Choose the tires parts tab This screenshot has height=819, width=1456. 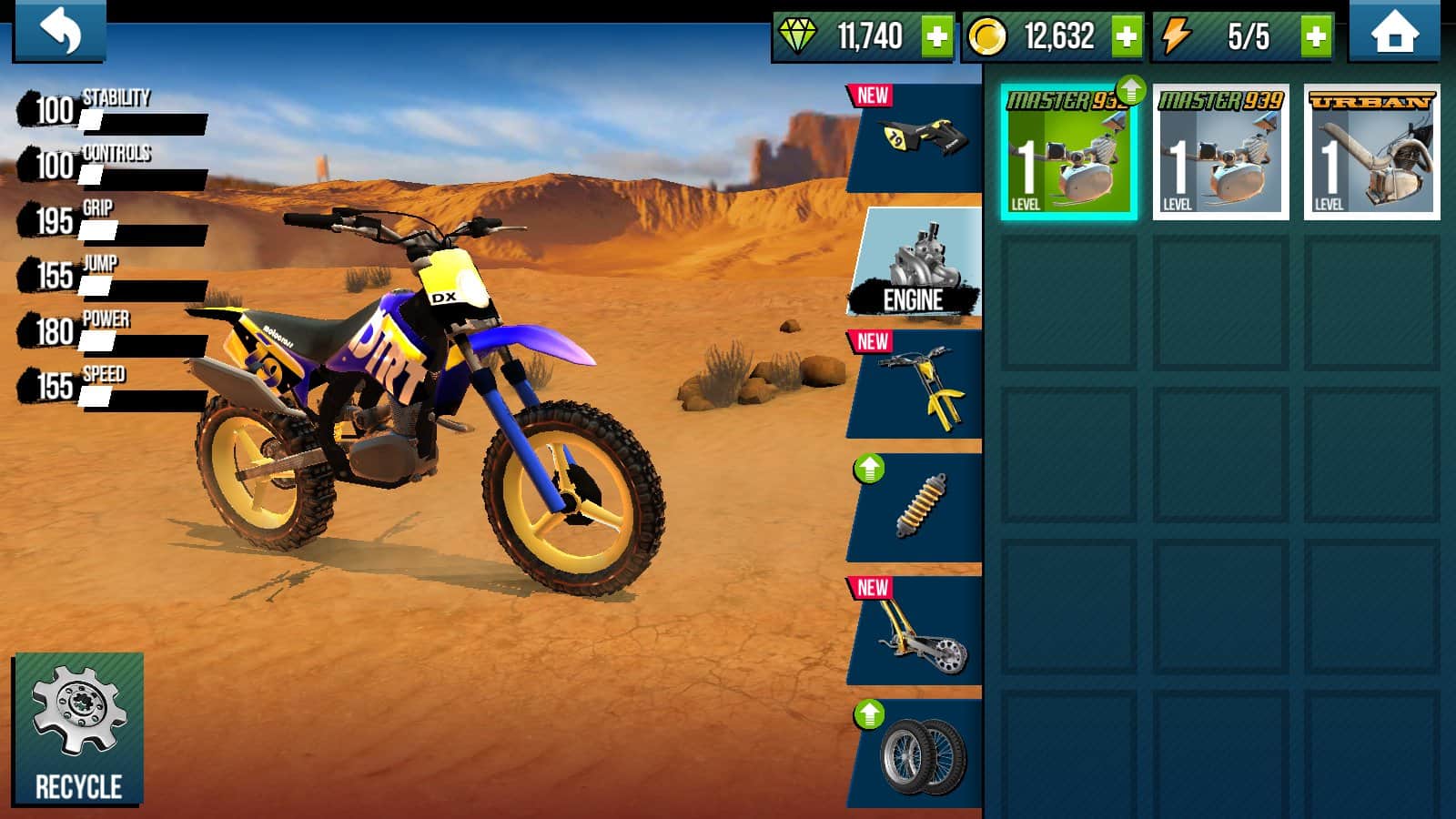(x=917, y=754)
